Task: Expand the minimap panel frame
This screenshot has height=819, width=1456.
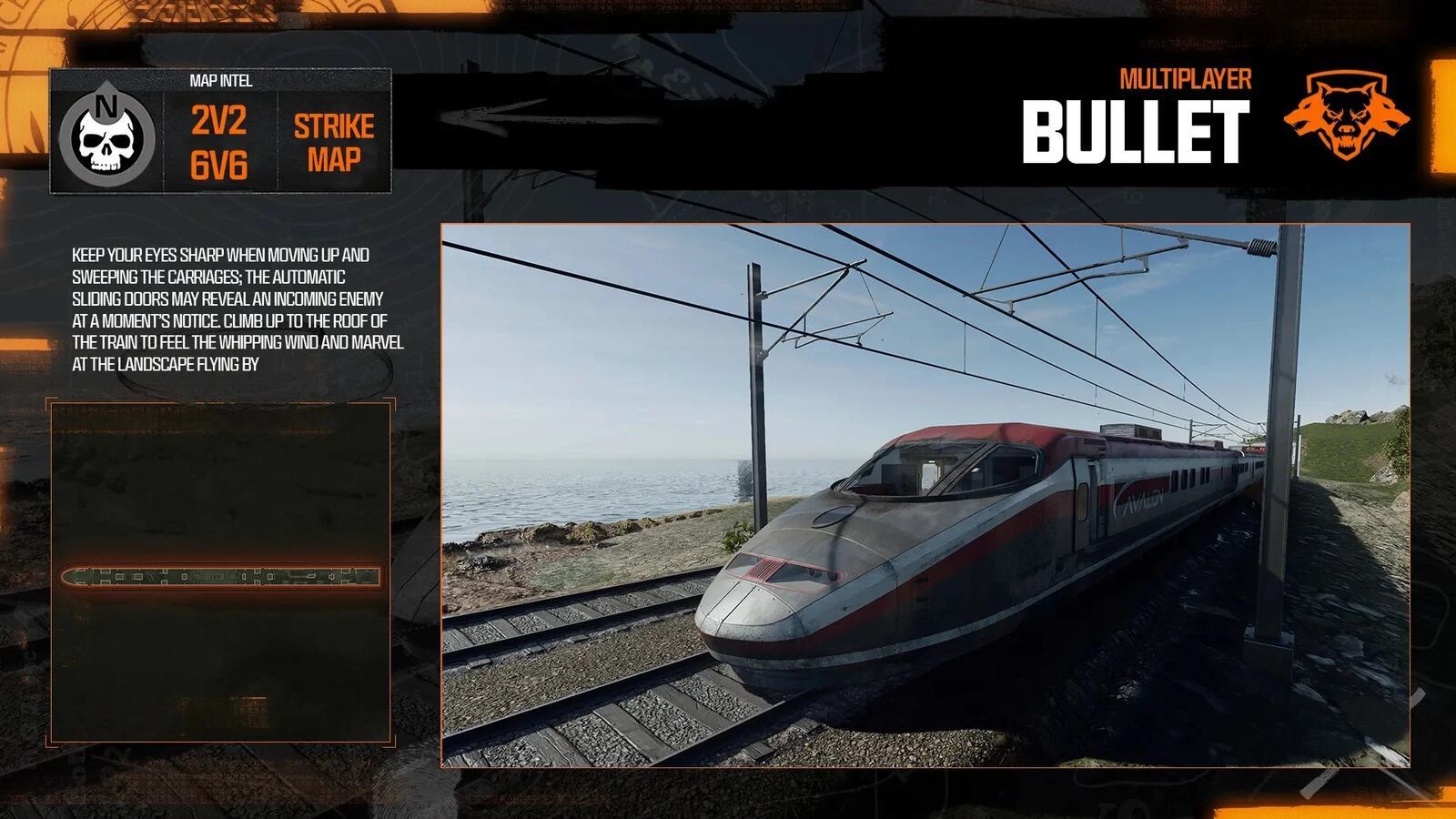Action: (221, 400)
